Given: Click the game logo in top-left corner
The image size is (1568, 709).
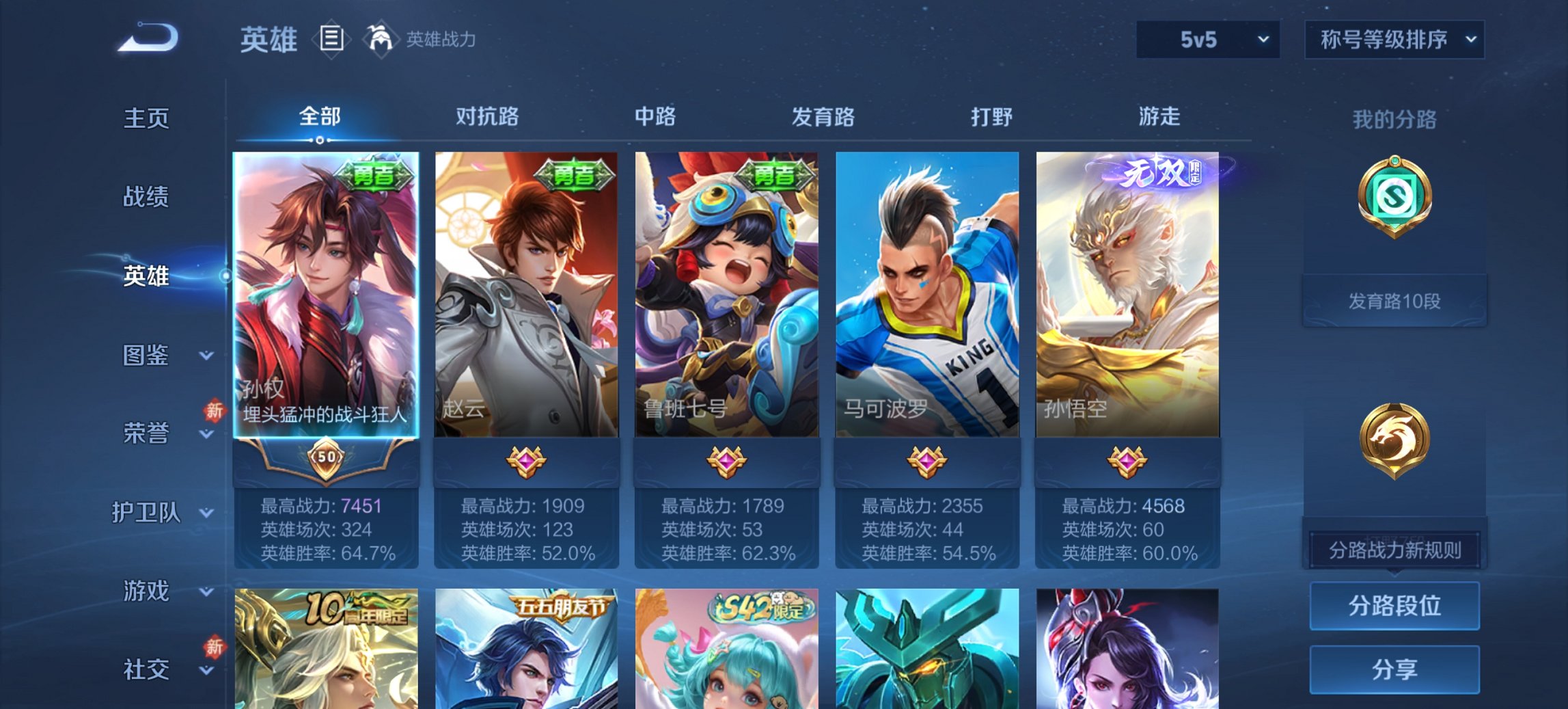Looking at the screenshot, I should pyautogui.click(x=147, y=38).
